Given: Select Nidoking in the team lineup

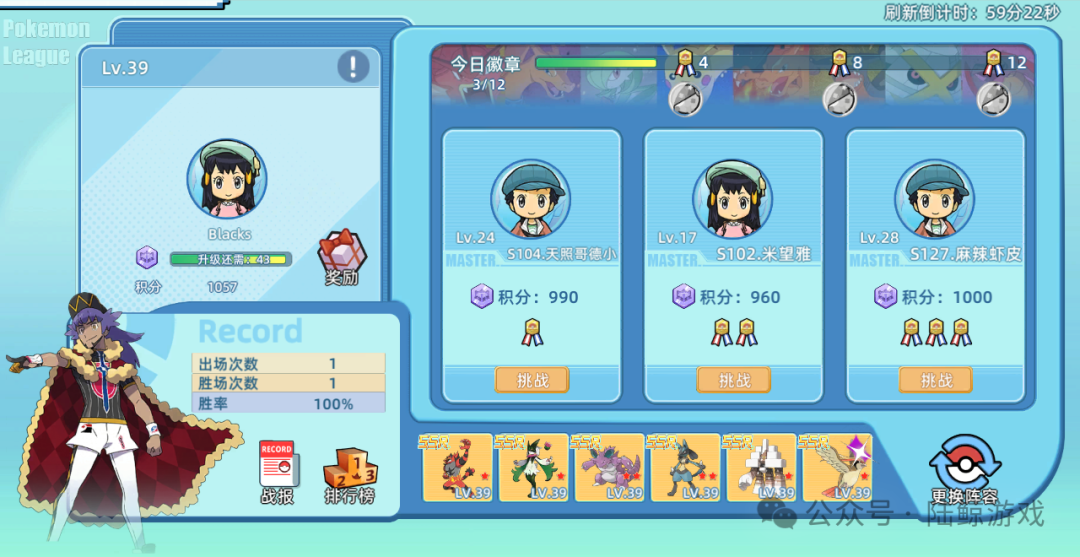Looking at the screenshot, I should pos(609,467).
